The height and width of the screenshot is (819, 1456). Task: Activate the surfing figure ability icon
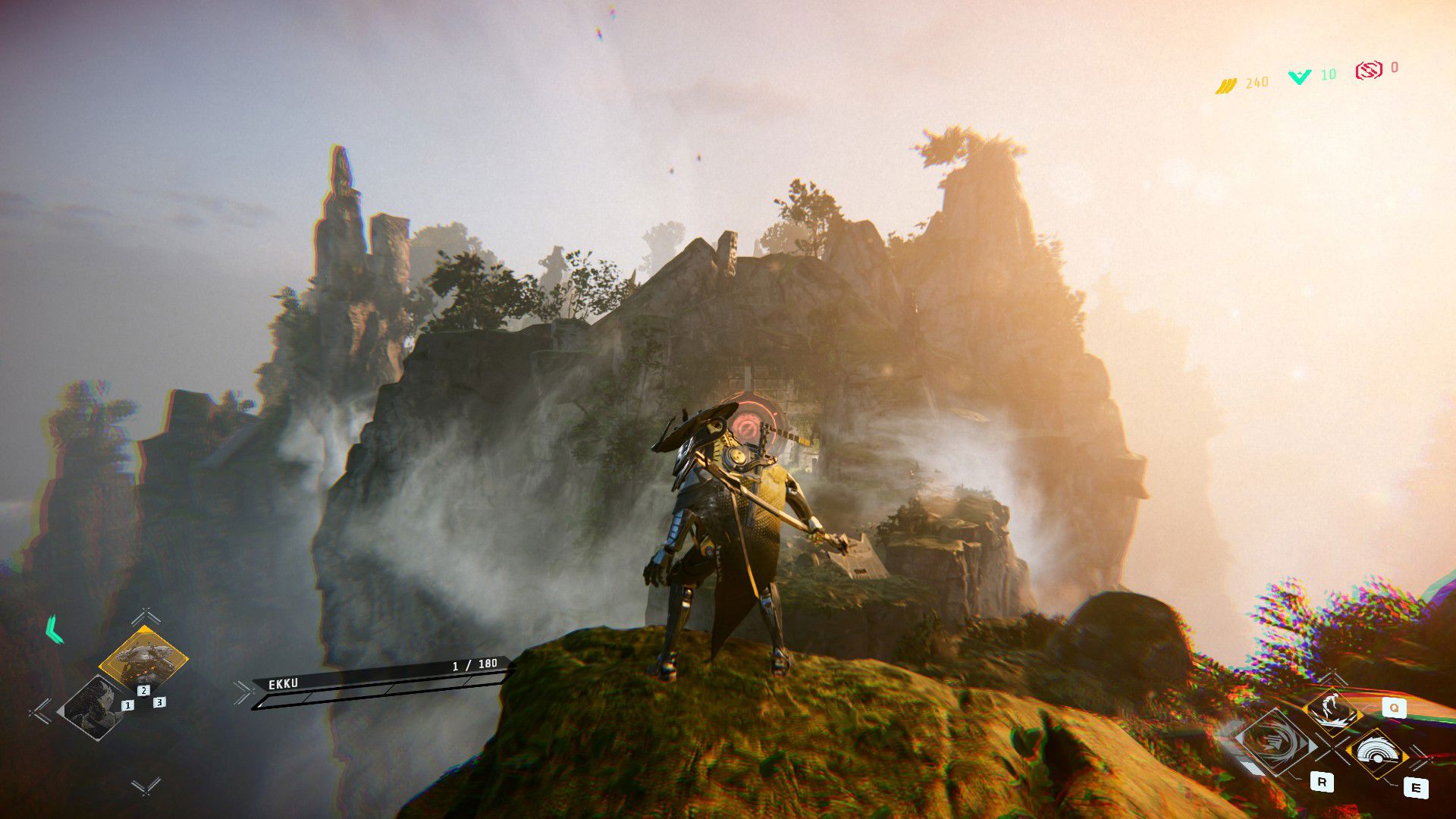(1332, 708)
